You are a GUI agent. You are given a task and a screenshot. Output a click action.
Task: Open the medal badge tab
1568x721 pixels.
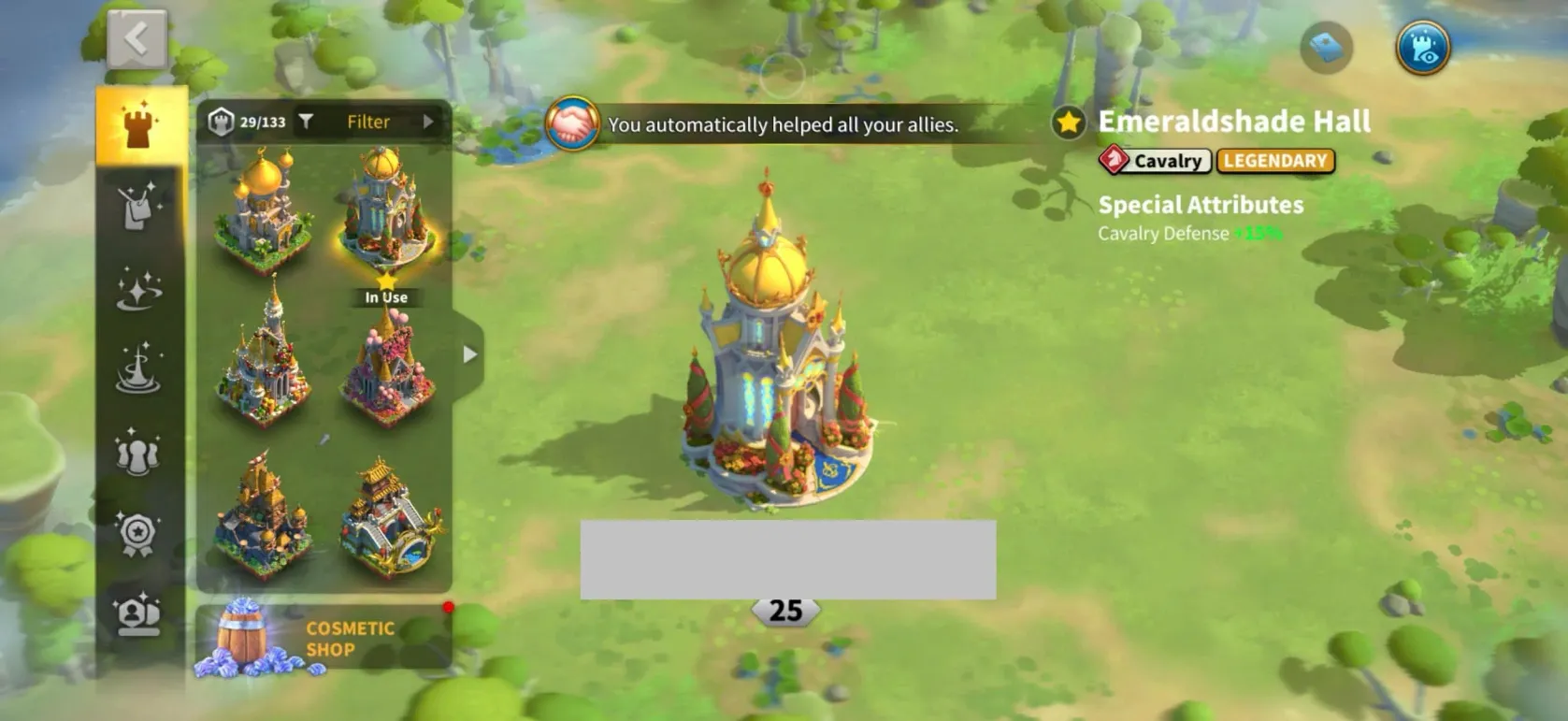point(138,533)
